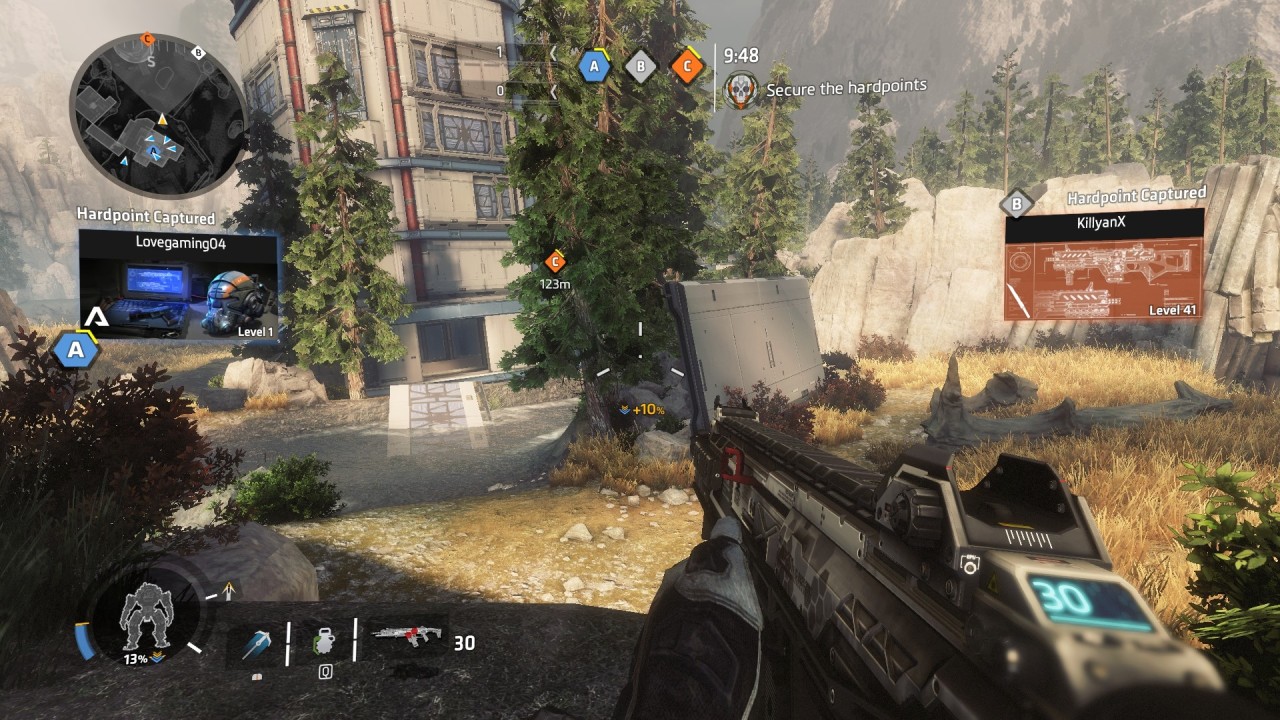Image resolution: width=1280 pixels, height=720 pixels.
Task: Open KillyanX's orange weapon card
Action: pos(1104,265)
